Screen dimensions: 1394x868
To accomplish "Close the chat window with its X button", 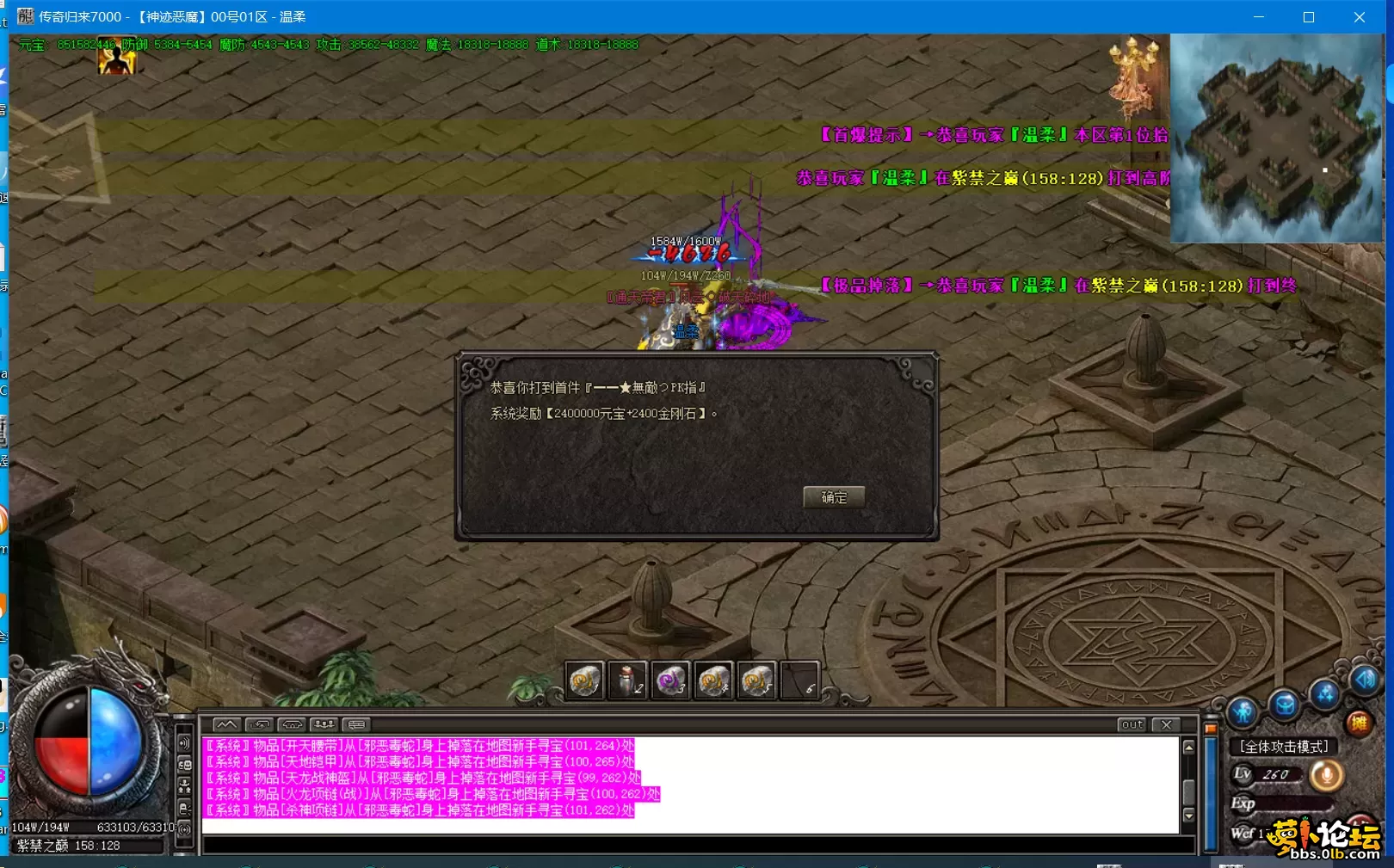I will click(1167, 725).
